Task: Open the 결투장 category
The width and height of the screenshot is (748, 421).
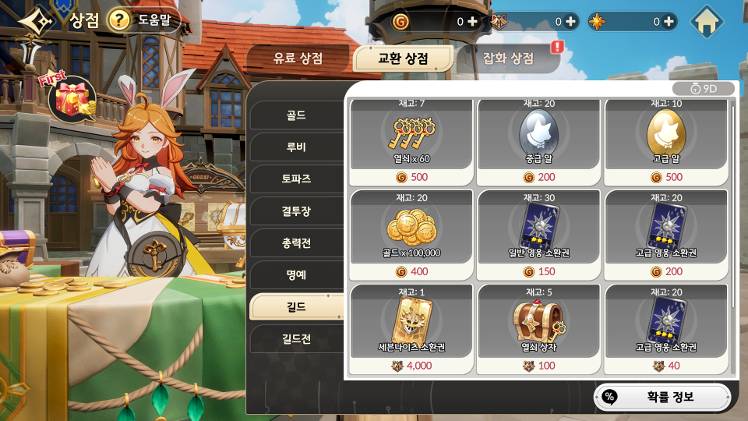Action: (295, 211)
